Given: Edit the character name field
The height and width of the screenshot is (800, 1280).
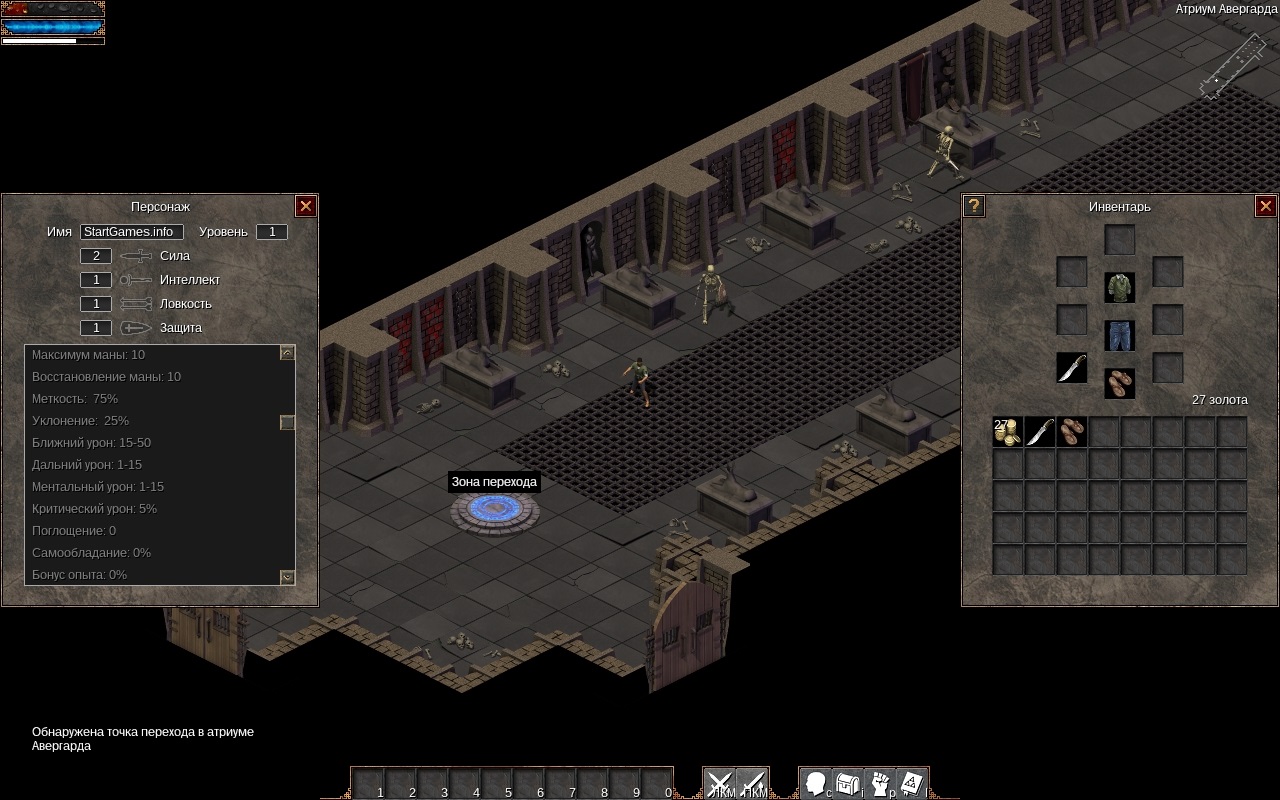Looking at the screenshot, I should point(131,232).
